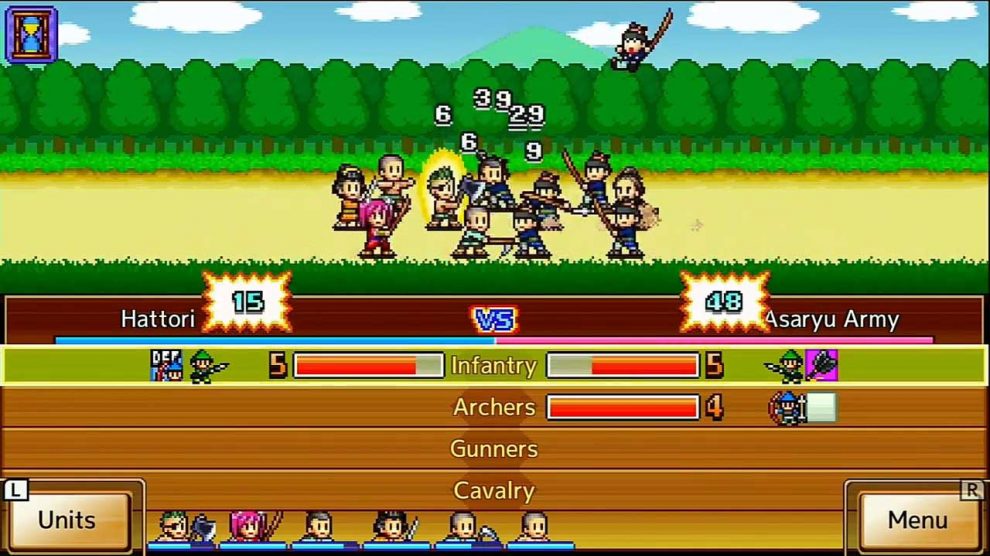The image size is (990, 556).
Task: Open the Menu button
Action: 917,519
